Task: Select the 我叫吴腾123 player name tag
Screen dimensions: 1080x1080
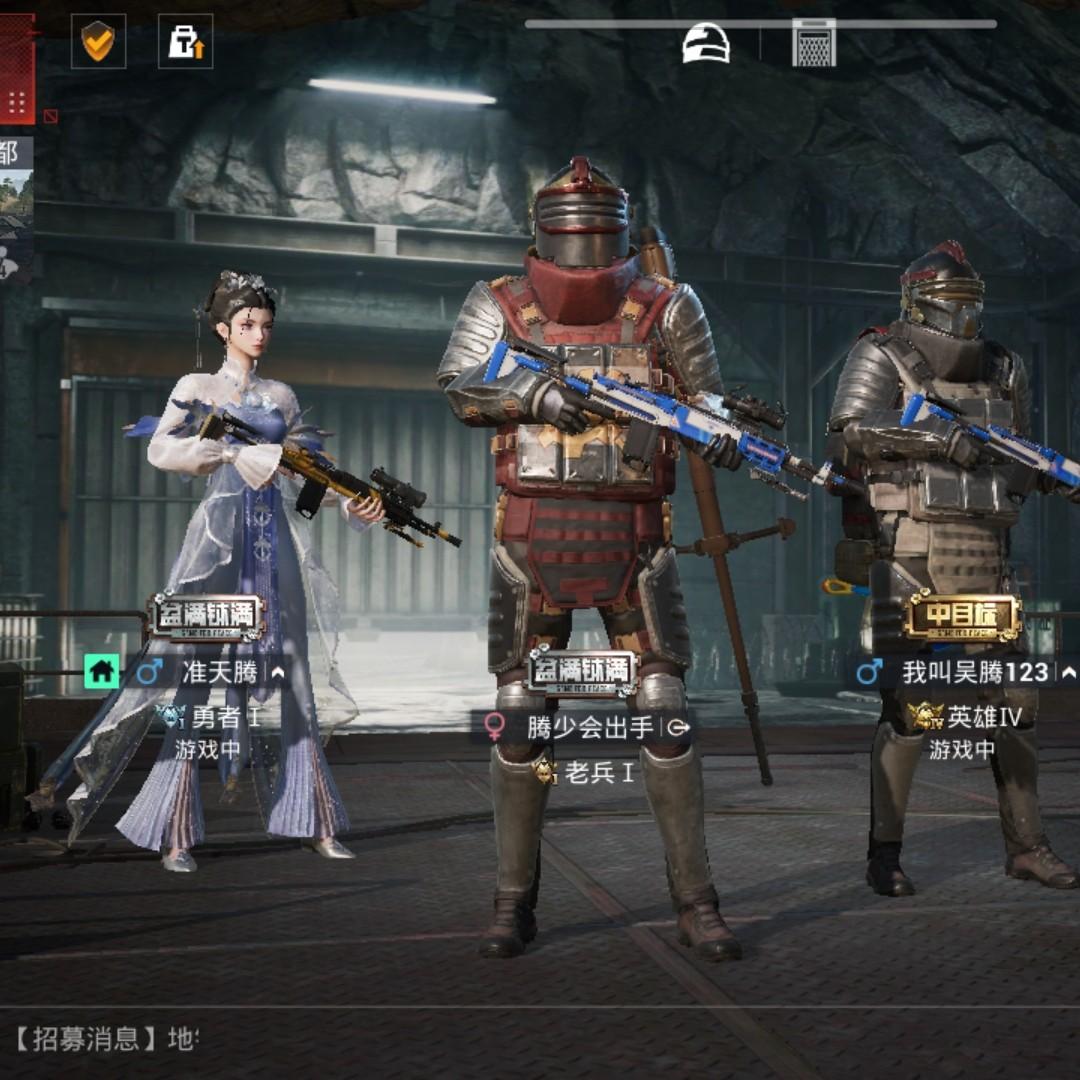Action: tap(975, 672)
